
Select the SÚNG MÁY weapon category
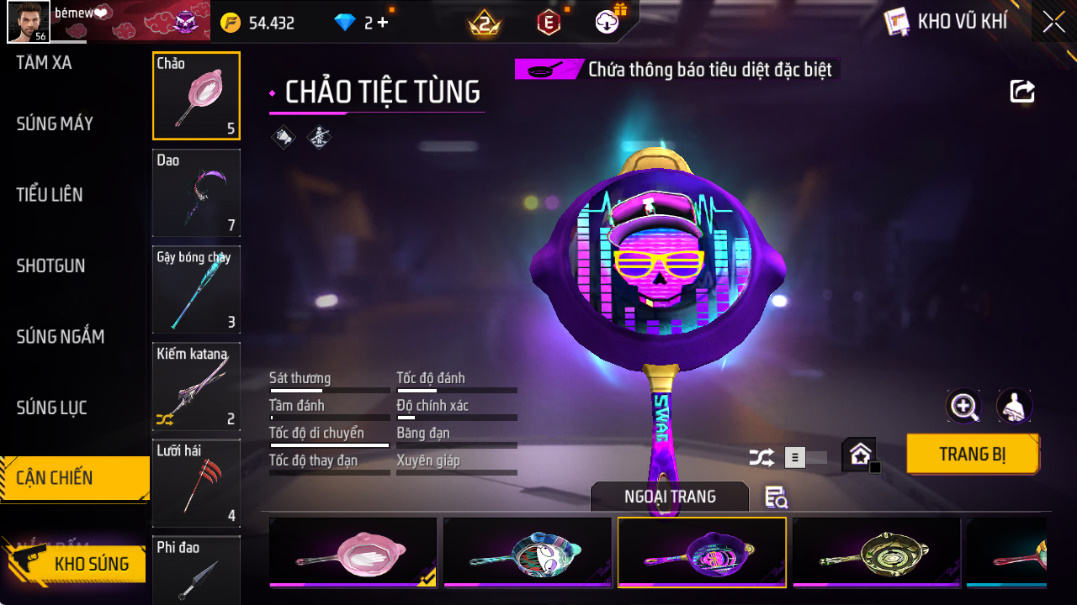[x=55, y=124]
